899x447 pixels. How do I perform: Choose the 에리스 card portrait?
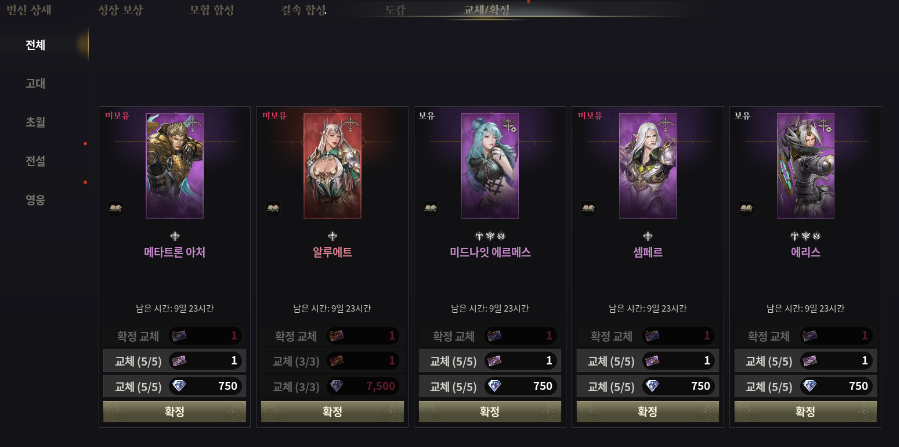pos(806,165)
